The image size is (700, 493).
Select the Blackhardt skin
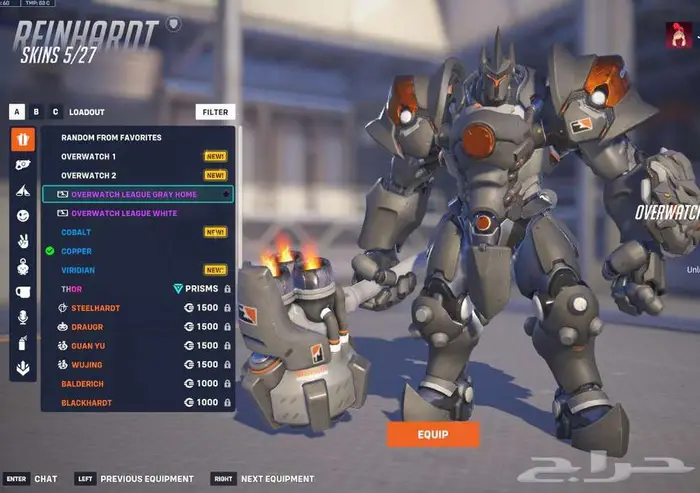click(86, 403)
